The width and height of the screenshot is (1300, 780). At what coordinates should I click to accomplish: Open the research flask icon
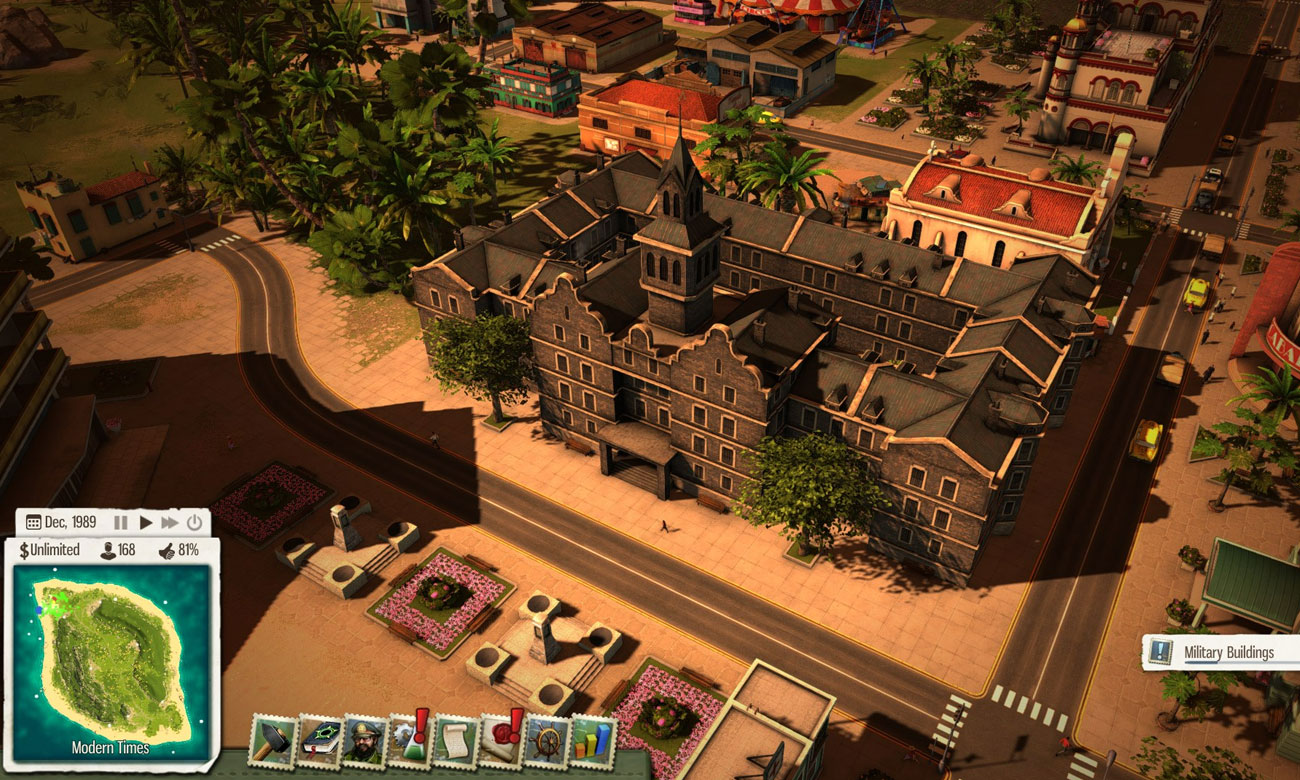[410, 744]
